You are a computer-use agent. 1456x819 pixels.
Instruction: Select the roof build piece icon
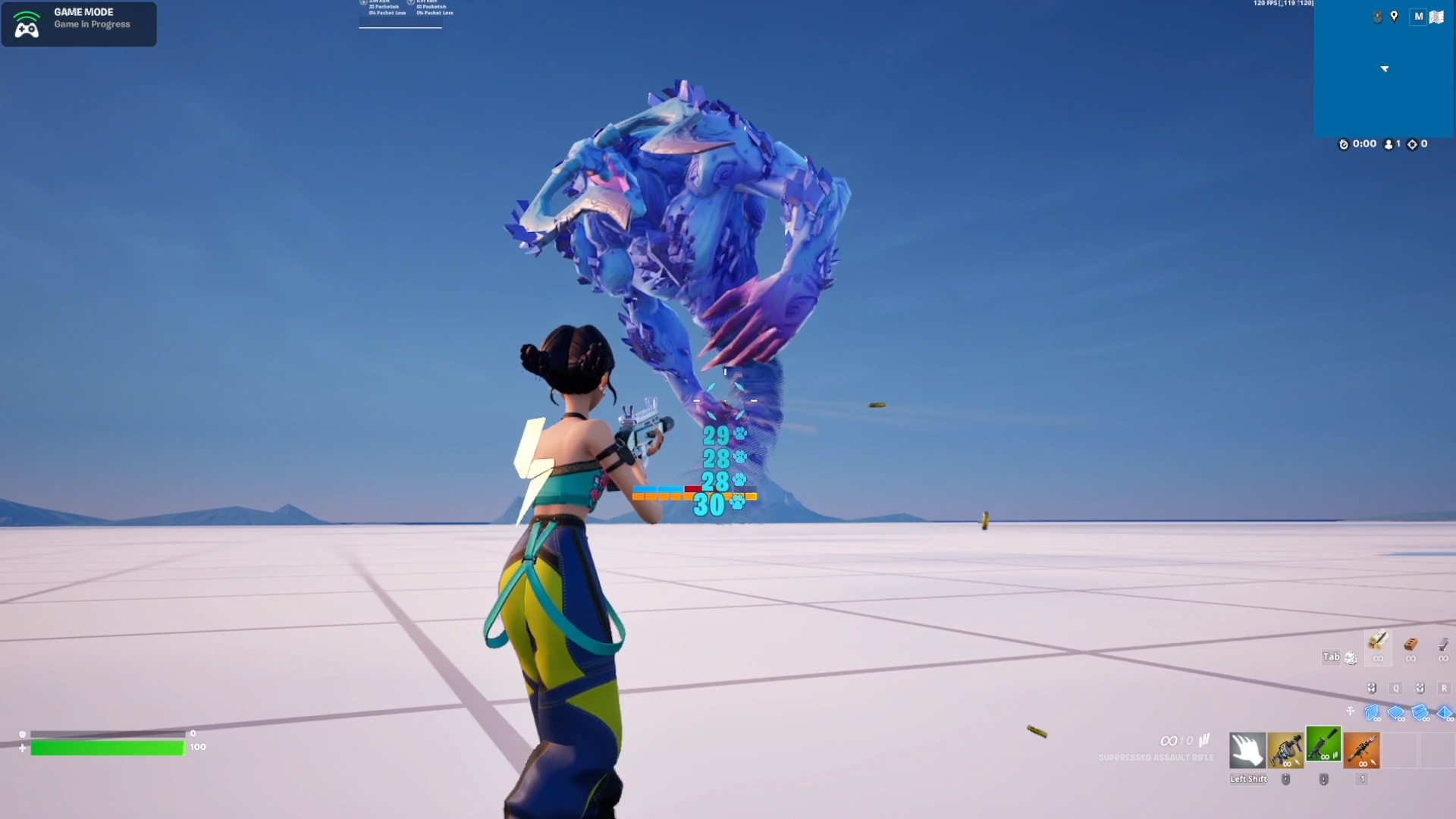(1445, 711)
